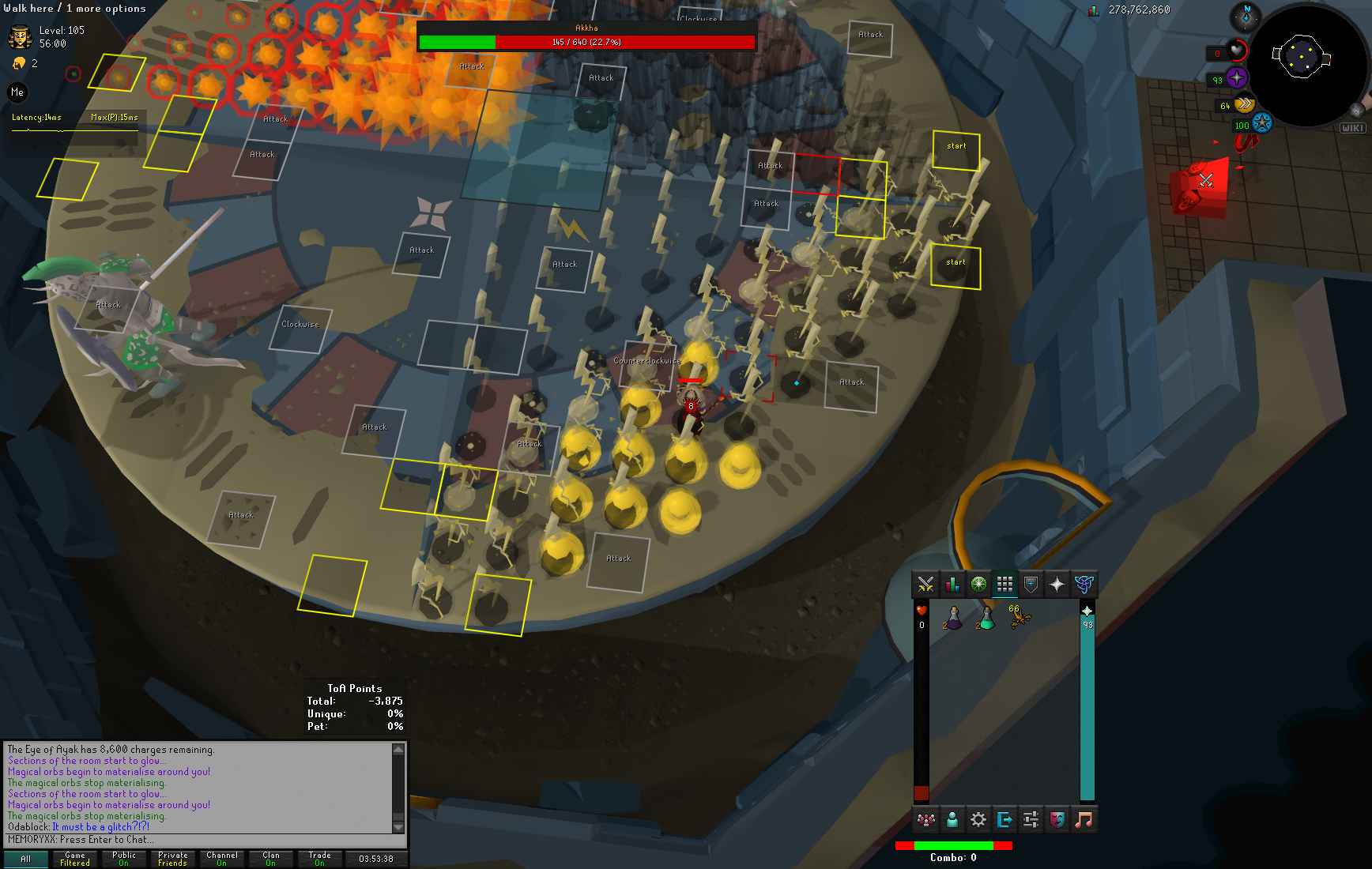Select the Clan chat tab
This screenshot has height=869, width=1372.
click(x=271, y=859)
